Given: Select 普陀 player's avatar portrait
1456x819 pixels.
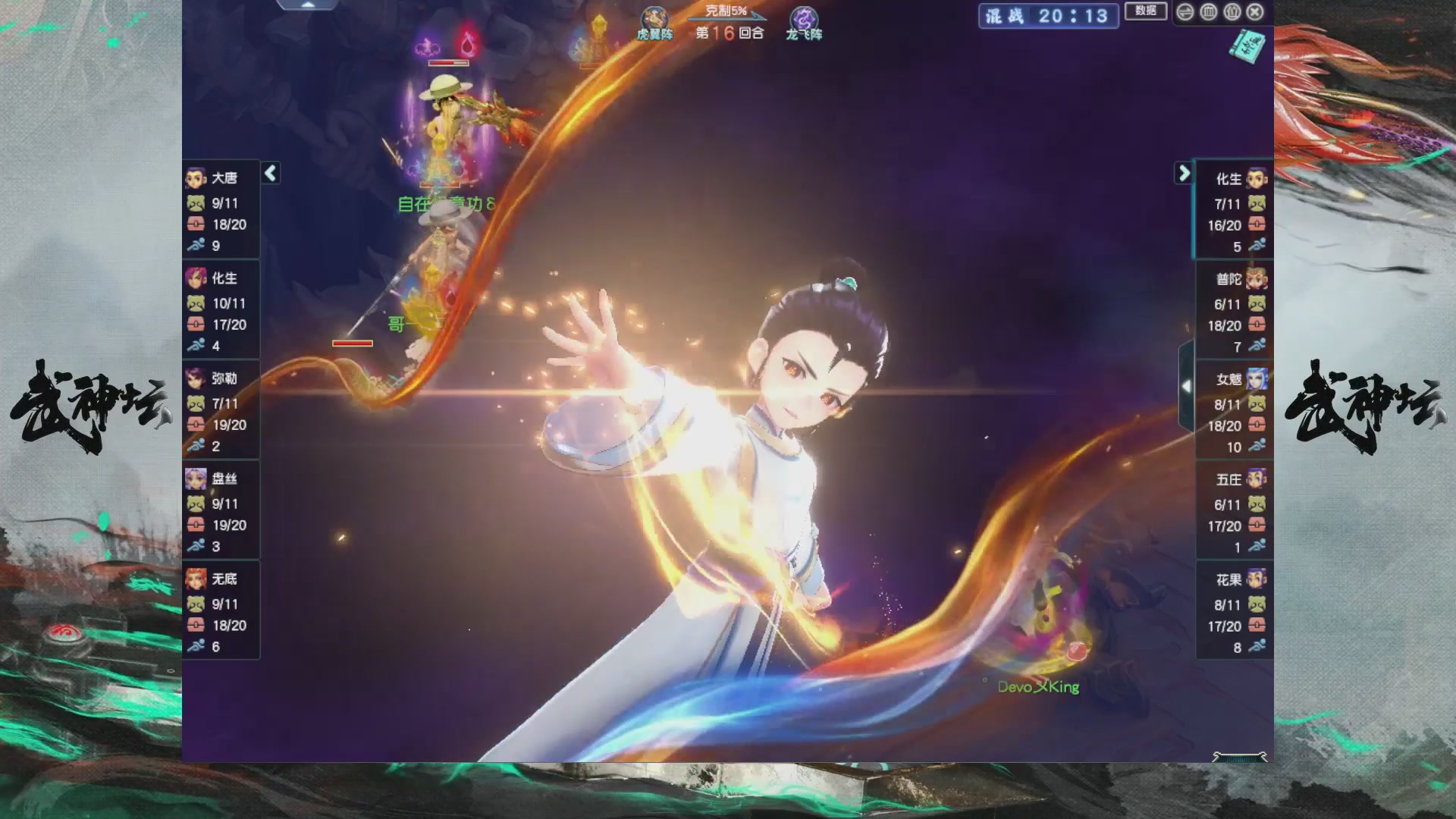Looking at the screenshot, I should coord(1258,278).
